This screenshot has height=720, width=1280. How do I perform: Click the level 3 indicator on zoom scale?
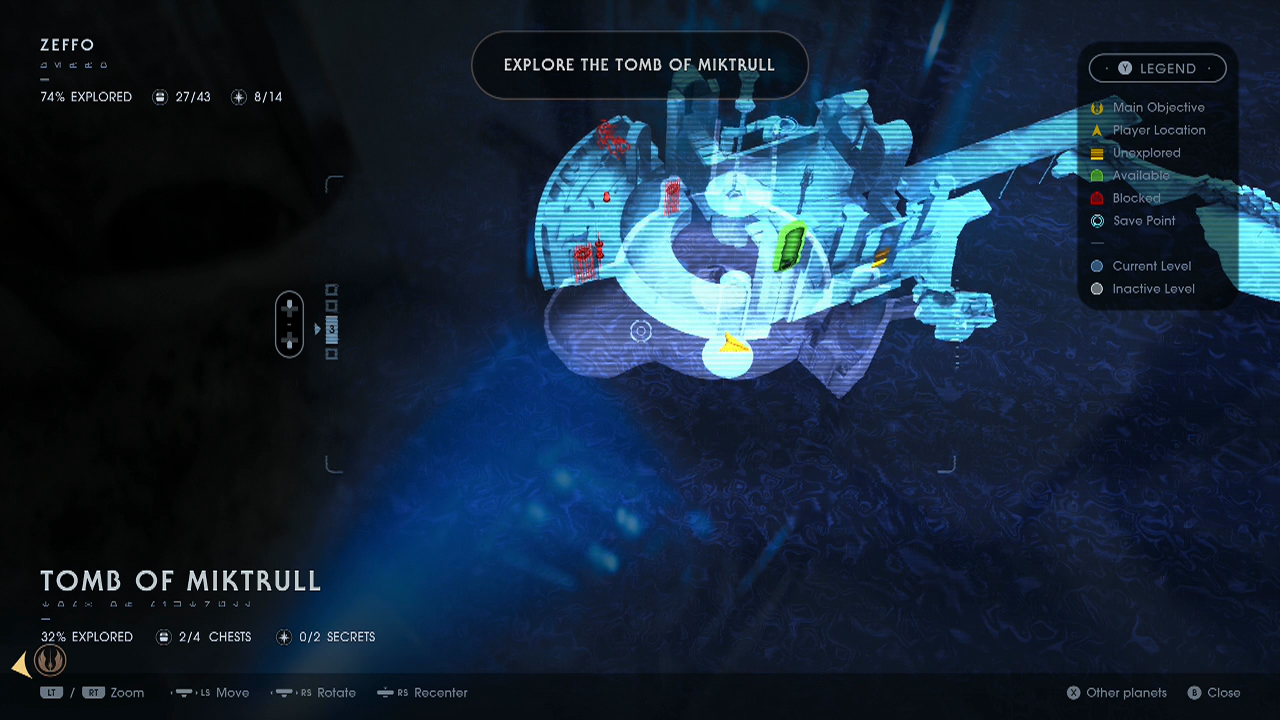click(x=330, y=328)
